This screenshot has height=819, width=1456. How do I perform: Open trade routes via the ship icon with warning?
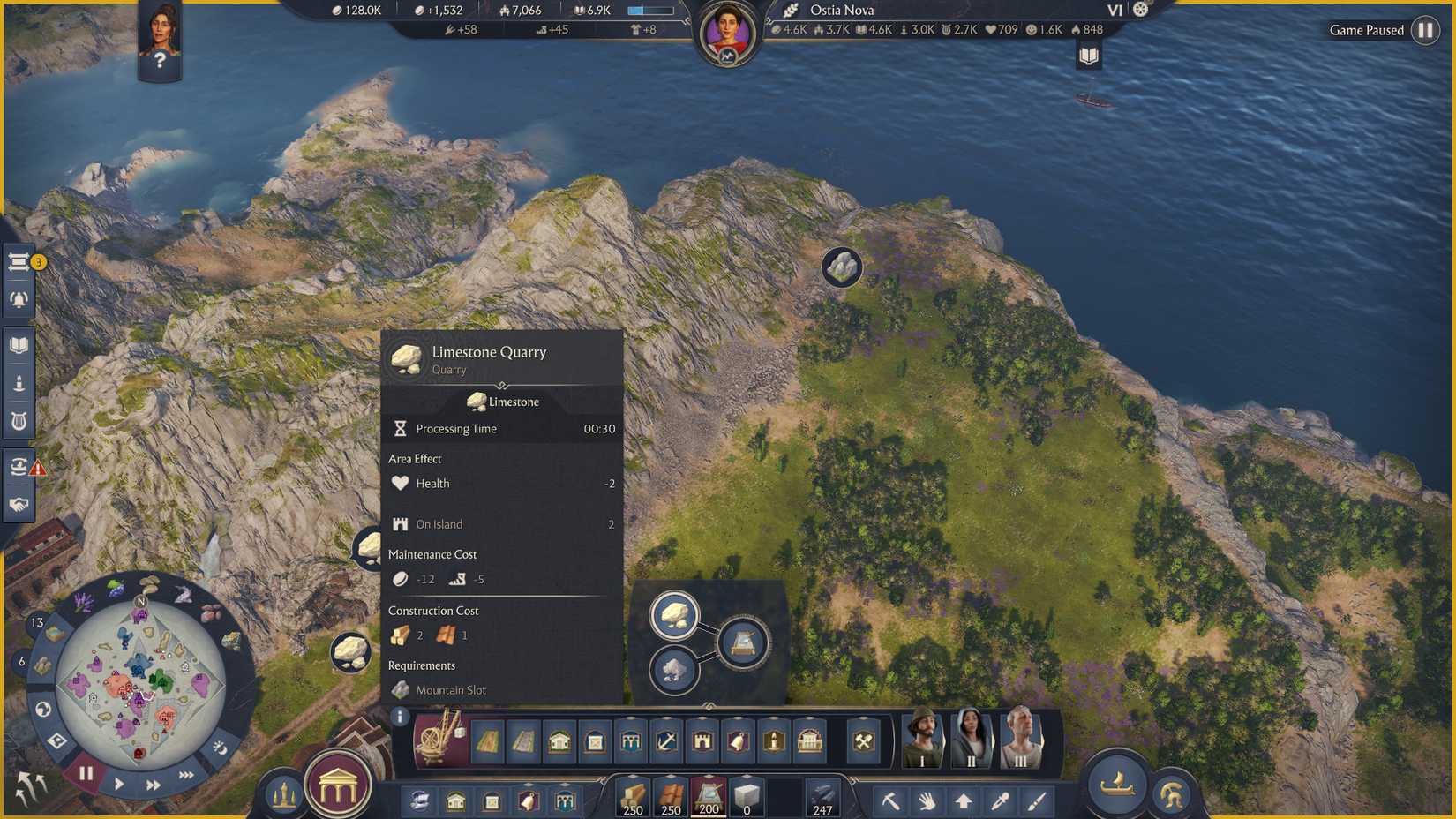click(18, 465)
